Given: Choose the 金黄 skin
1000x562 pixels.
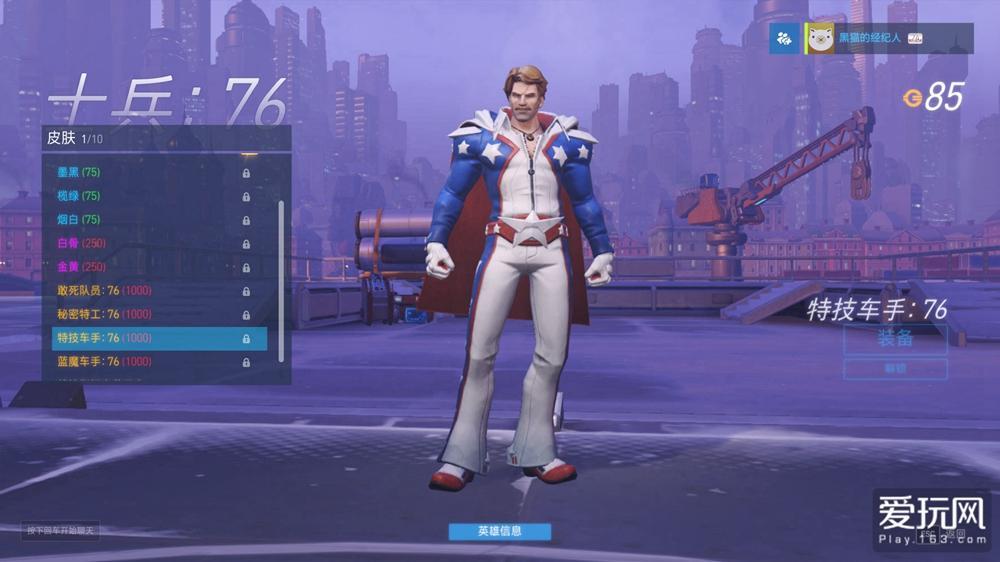Looking at the screenshot, I should [150, 267].
